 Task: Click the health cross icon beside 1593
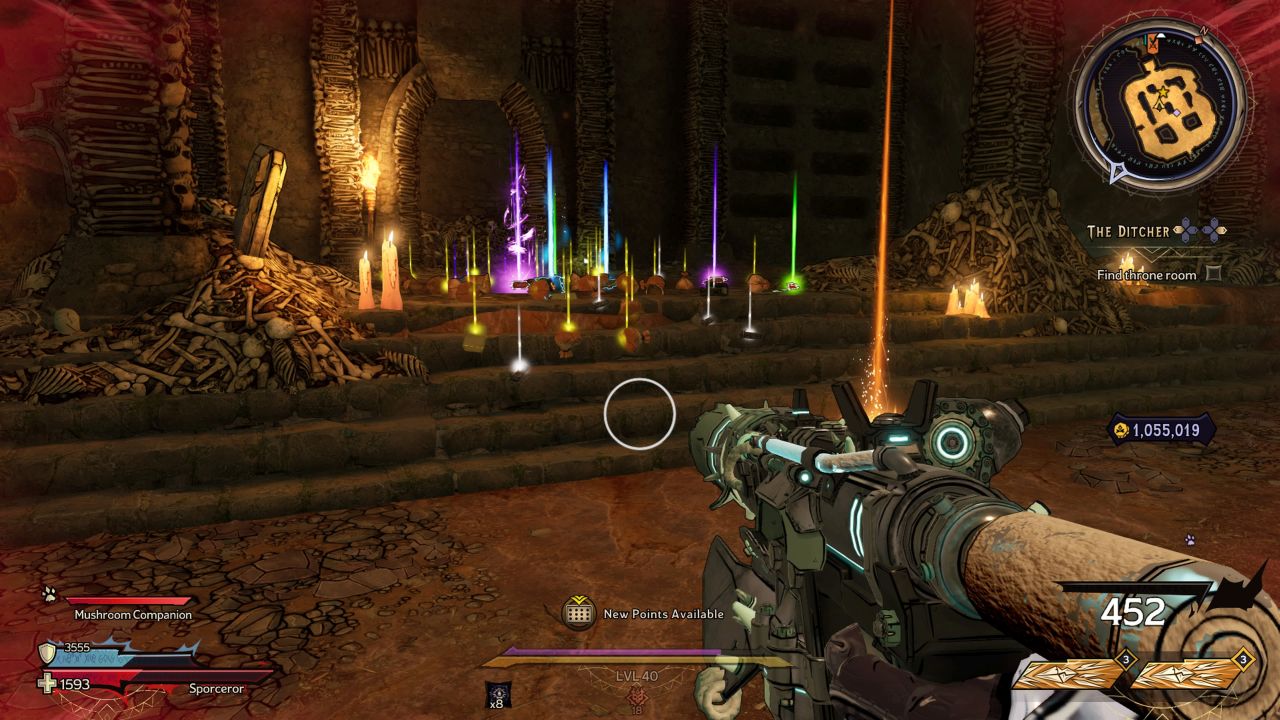[x=46, y=683]
